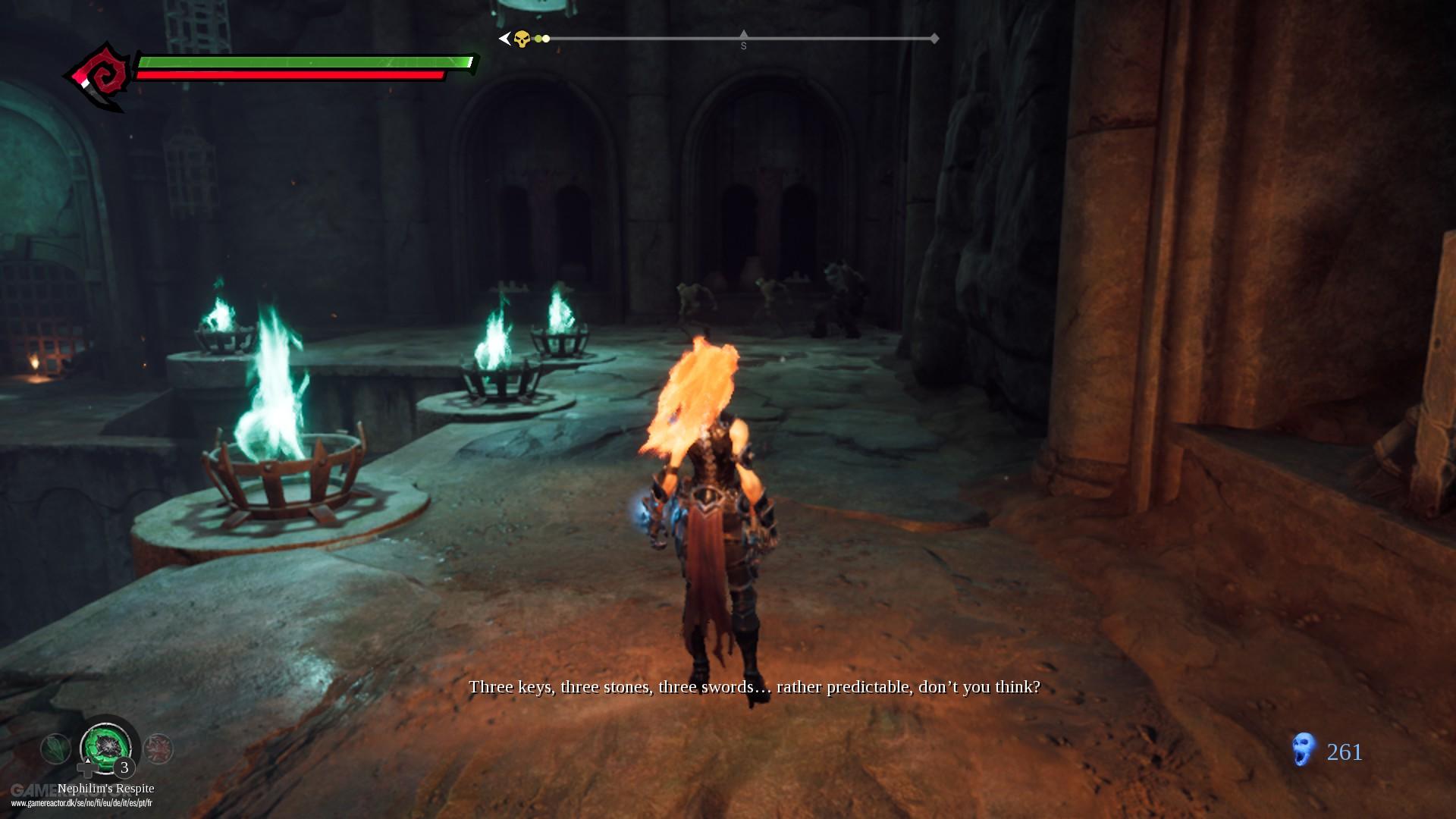Click the yellow skull enemy marker on compass
1456x819 pixels.
click(x=521, y=38)
